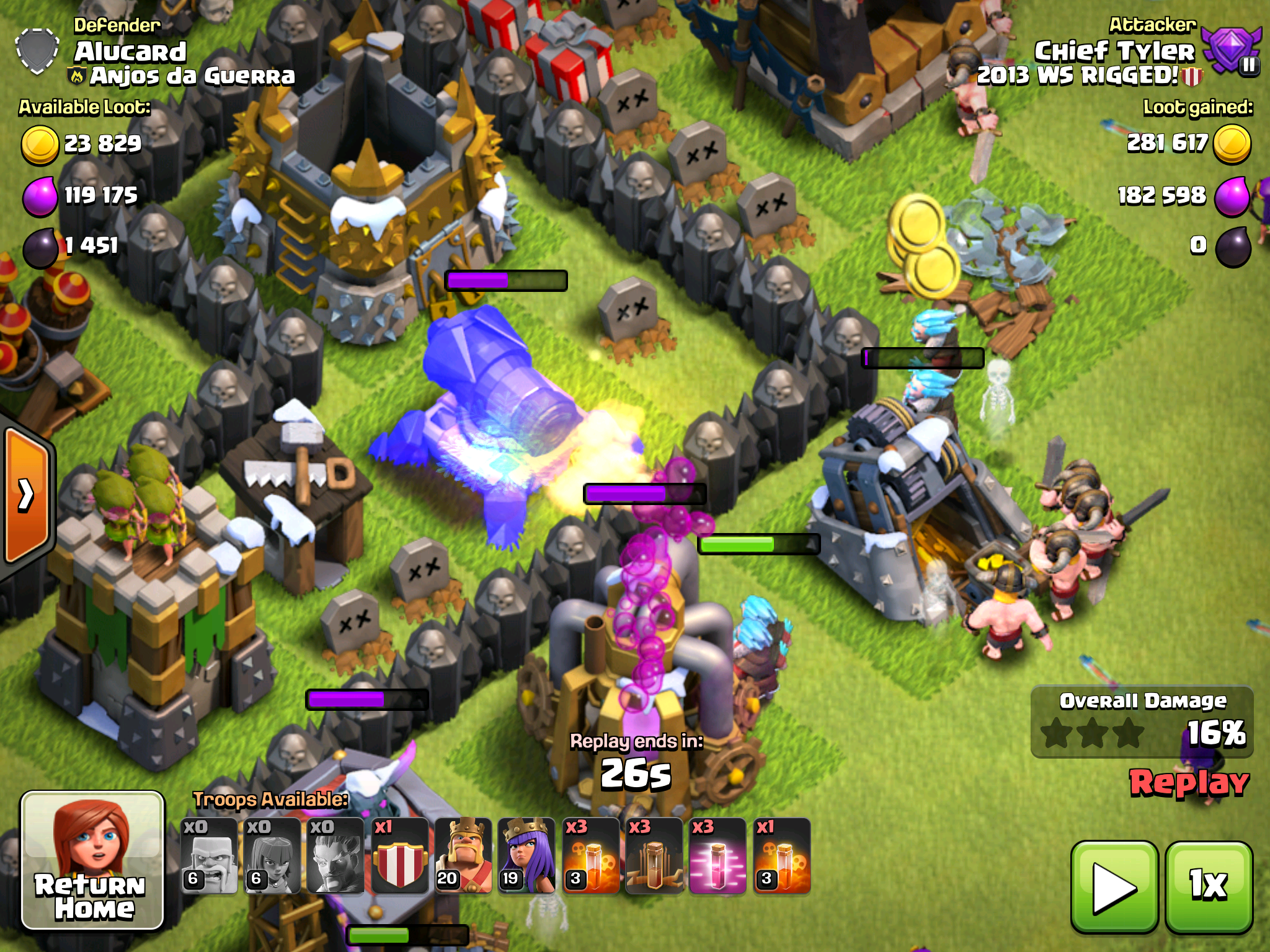Viewport: 1270px width, 952px height.
Task: Select the pink Haste spell slot
Action: (718, 857)
